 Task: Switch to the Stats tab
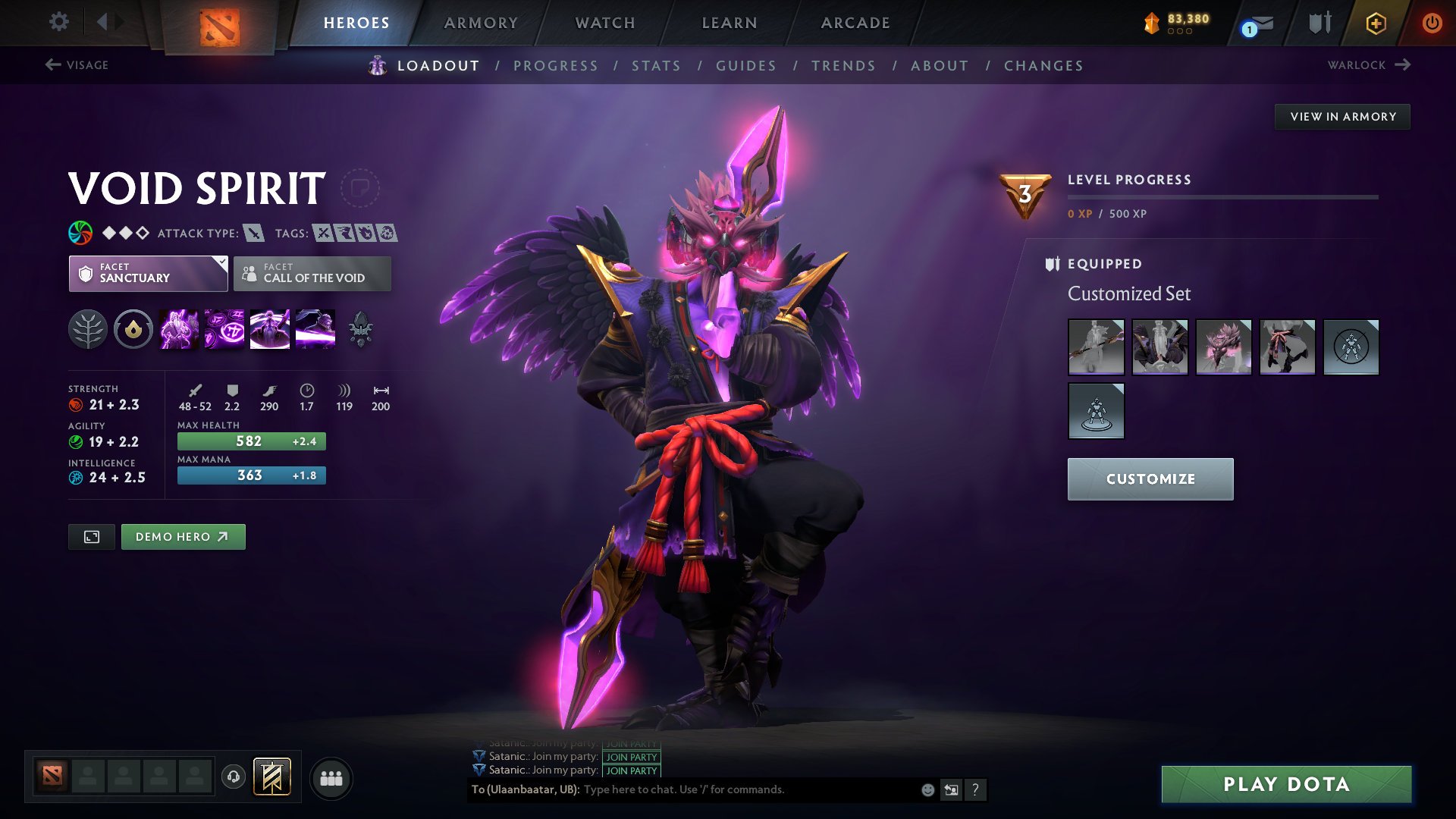(657, 65)
